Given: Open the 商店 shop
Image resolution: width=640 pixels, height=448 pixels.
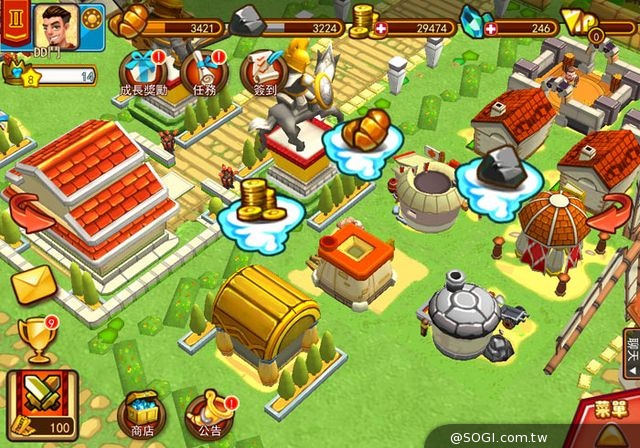Looking at the screenshot, I should point(143,413).
